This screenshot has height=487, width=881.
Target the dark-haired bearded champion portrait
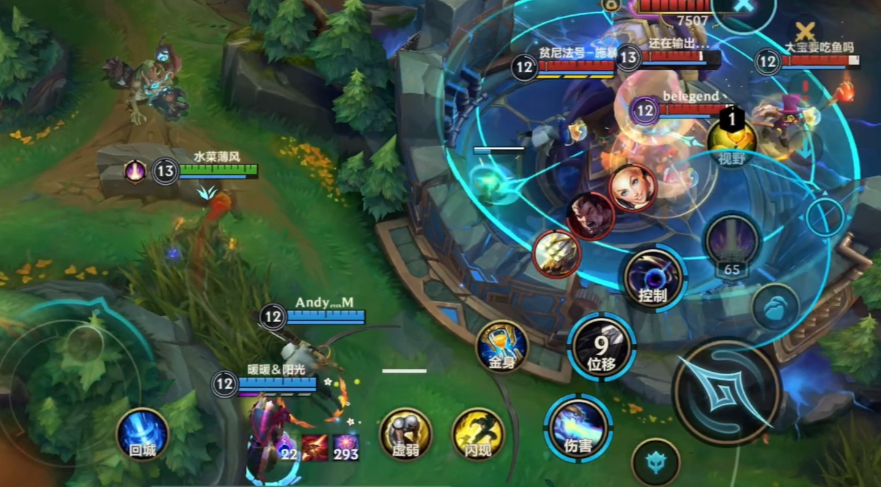coord(590,214)
